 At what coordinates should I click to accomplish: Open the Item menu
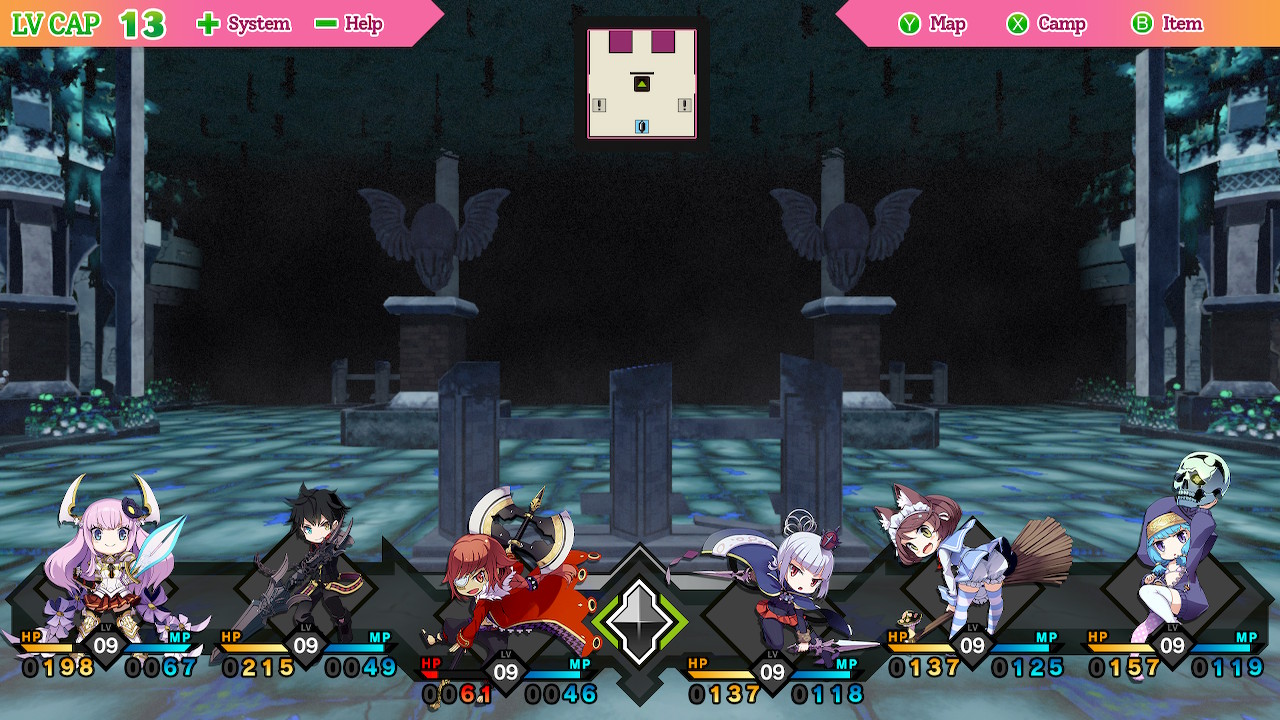point(1167,24)
